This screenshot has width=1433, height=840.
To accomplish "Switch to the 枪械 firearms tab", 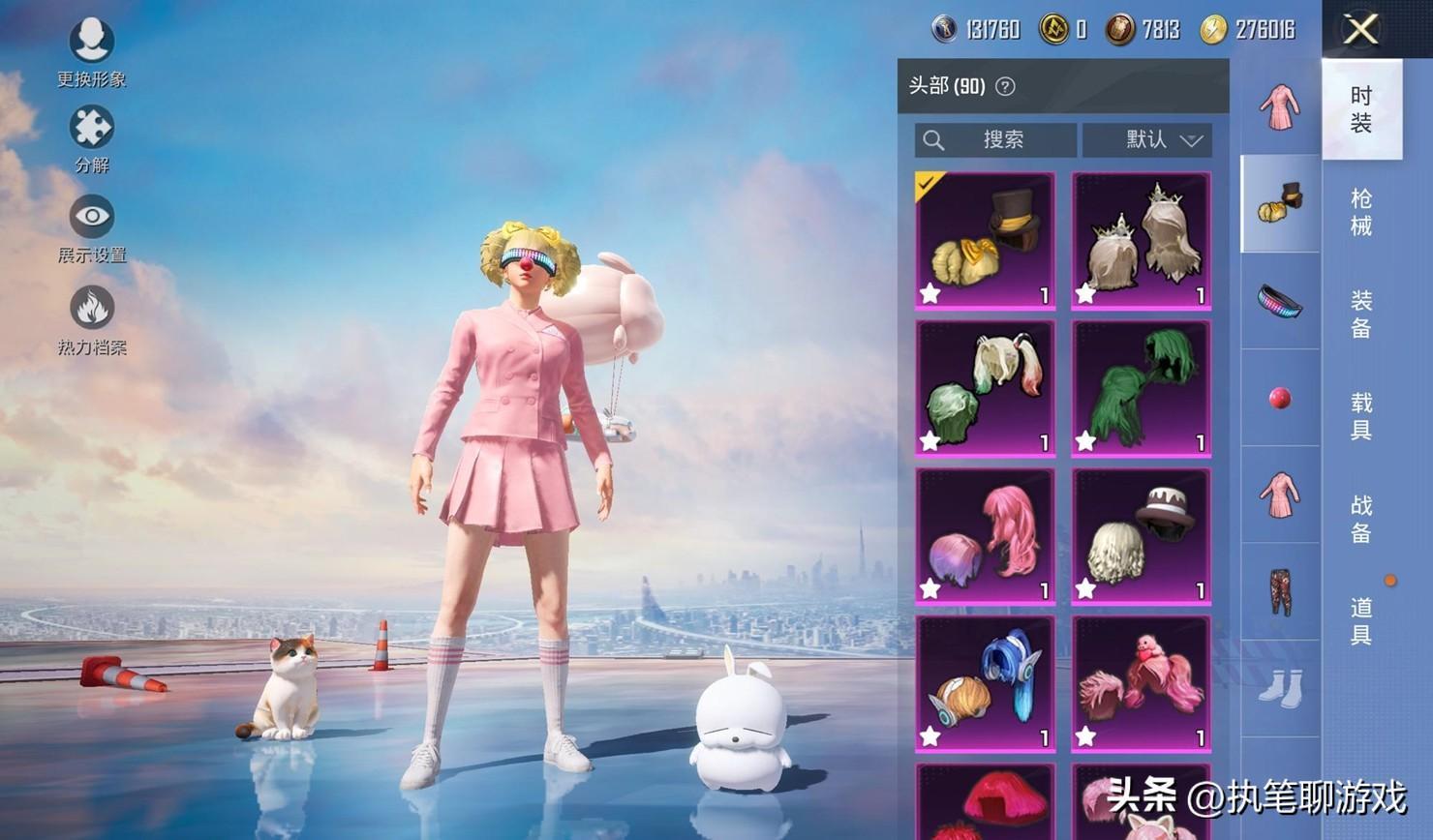I will point(1361,212).
